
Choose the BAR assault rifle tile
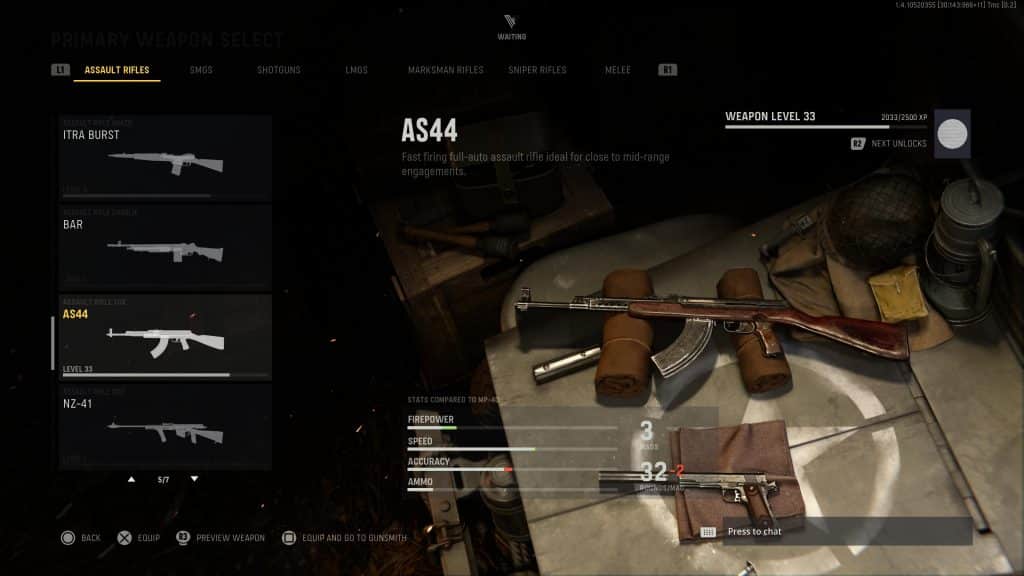click(165, 246)
